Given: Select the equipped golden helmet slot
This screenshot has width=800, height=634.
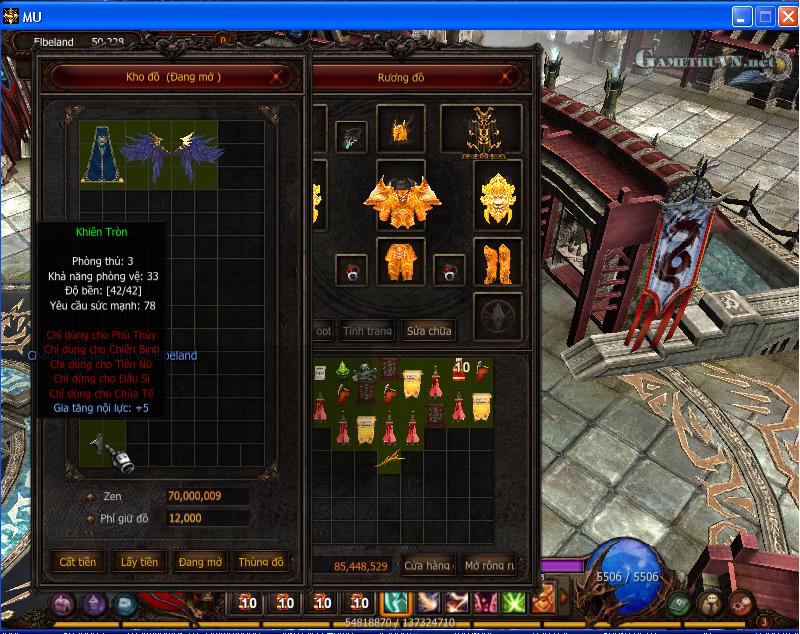Looking at the screenshot, I should point(402,130).
